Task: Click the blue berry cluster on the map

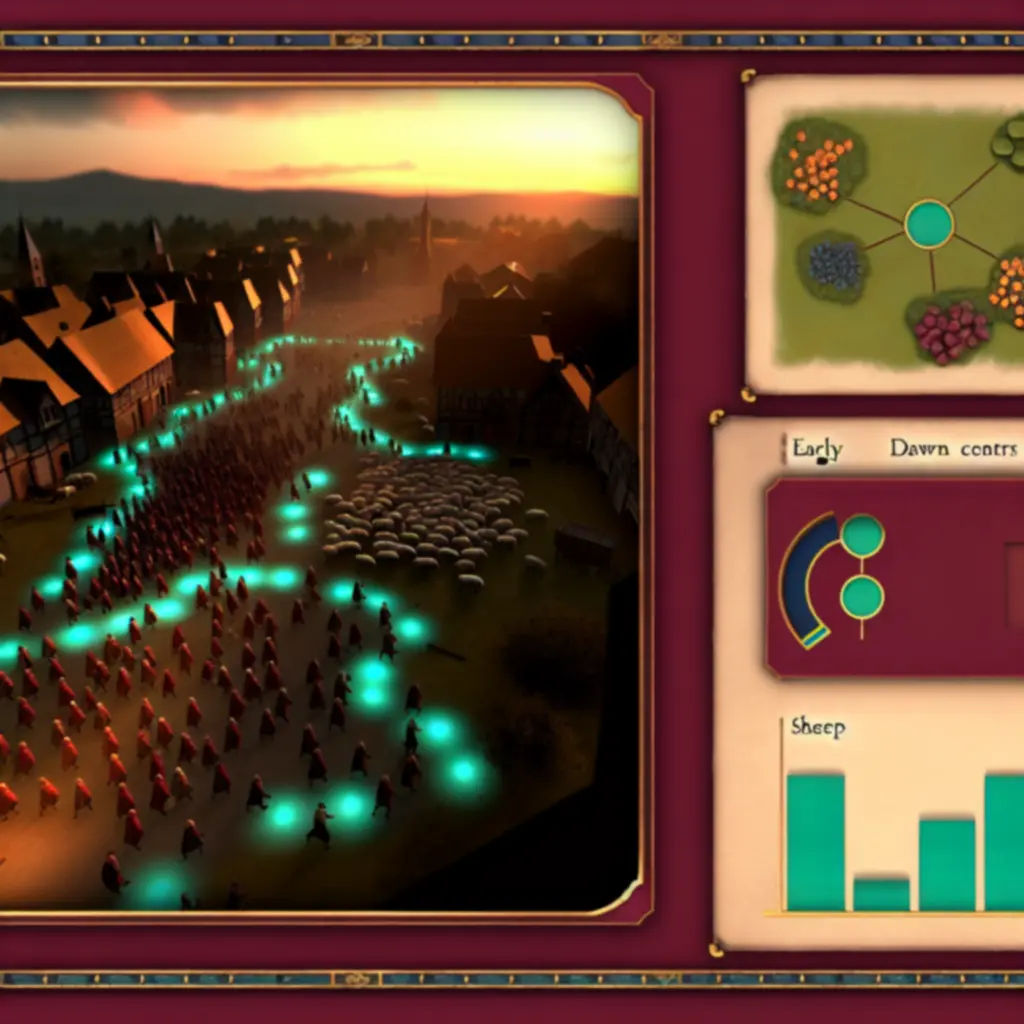Action: tap(833, 265)
